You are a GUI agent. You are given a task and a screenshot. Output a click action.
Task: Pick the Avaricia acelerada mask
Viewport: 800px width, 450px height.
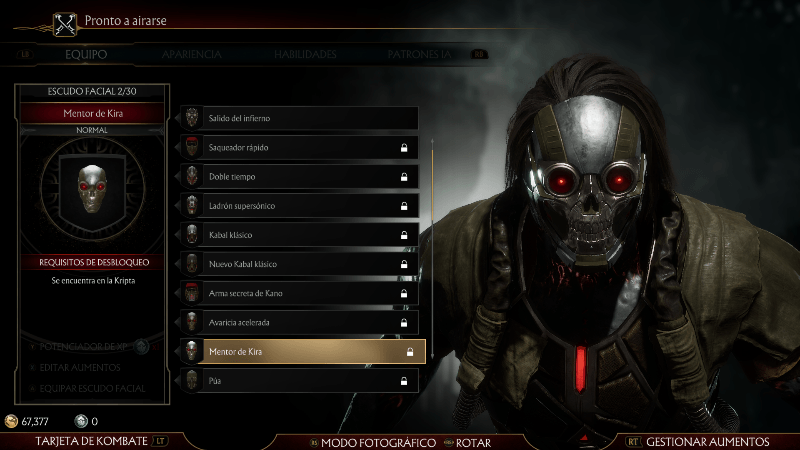pos(299,323)
